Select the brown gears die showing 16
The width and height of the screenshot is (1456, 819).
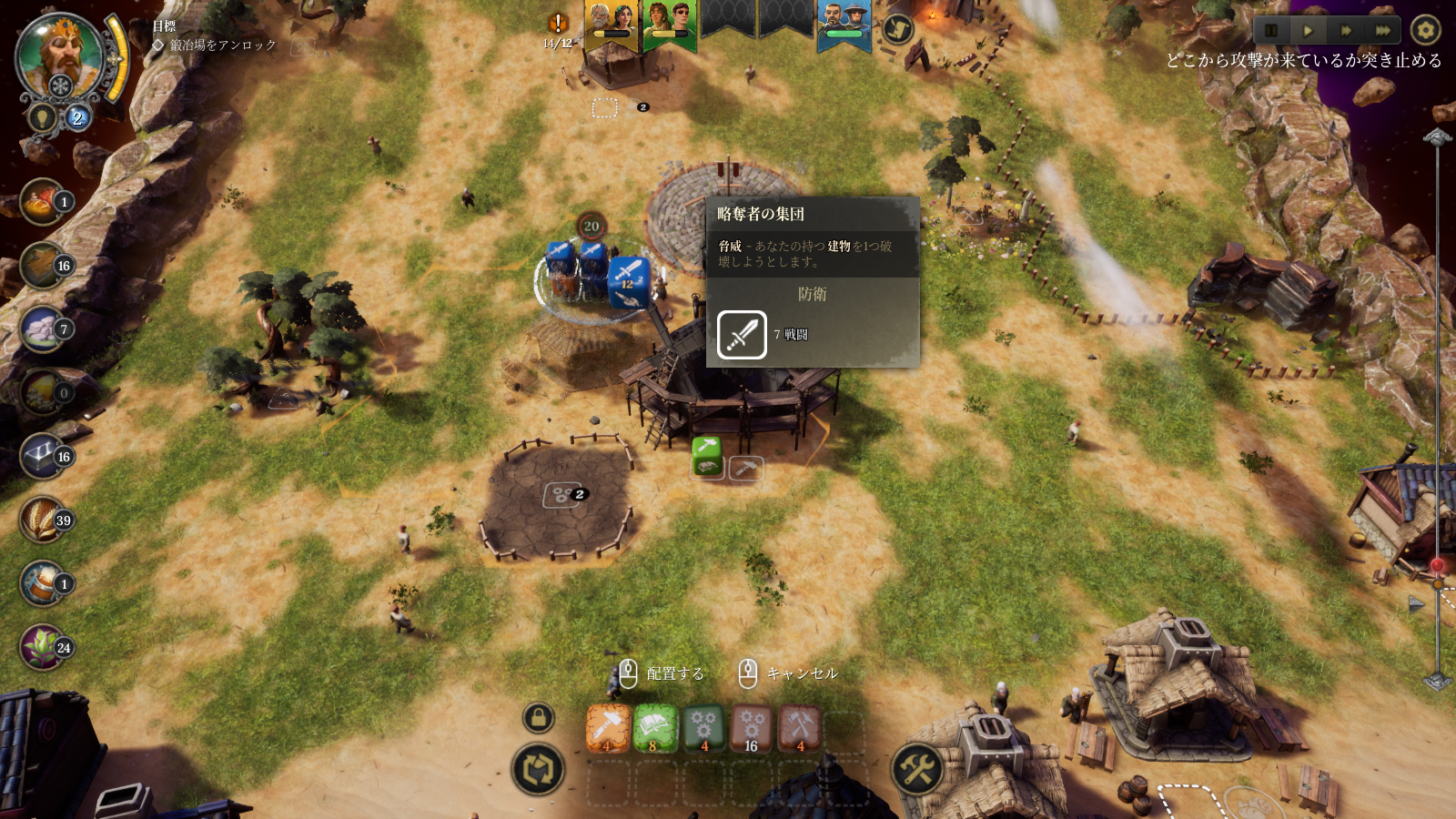(752, 728)
